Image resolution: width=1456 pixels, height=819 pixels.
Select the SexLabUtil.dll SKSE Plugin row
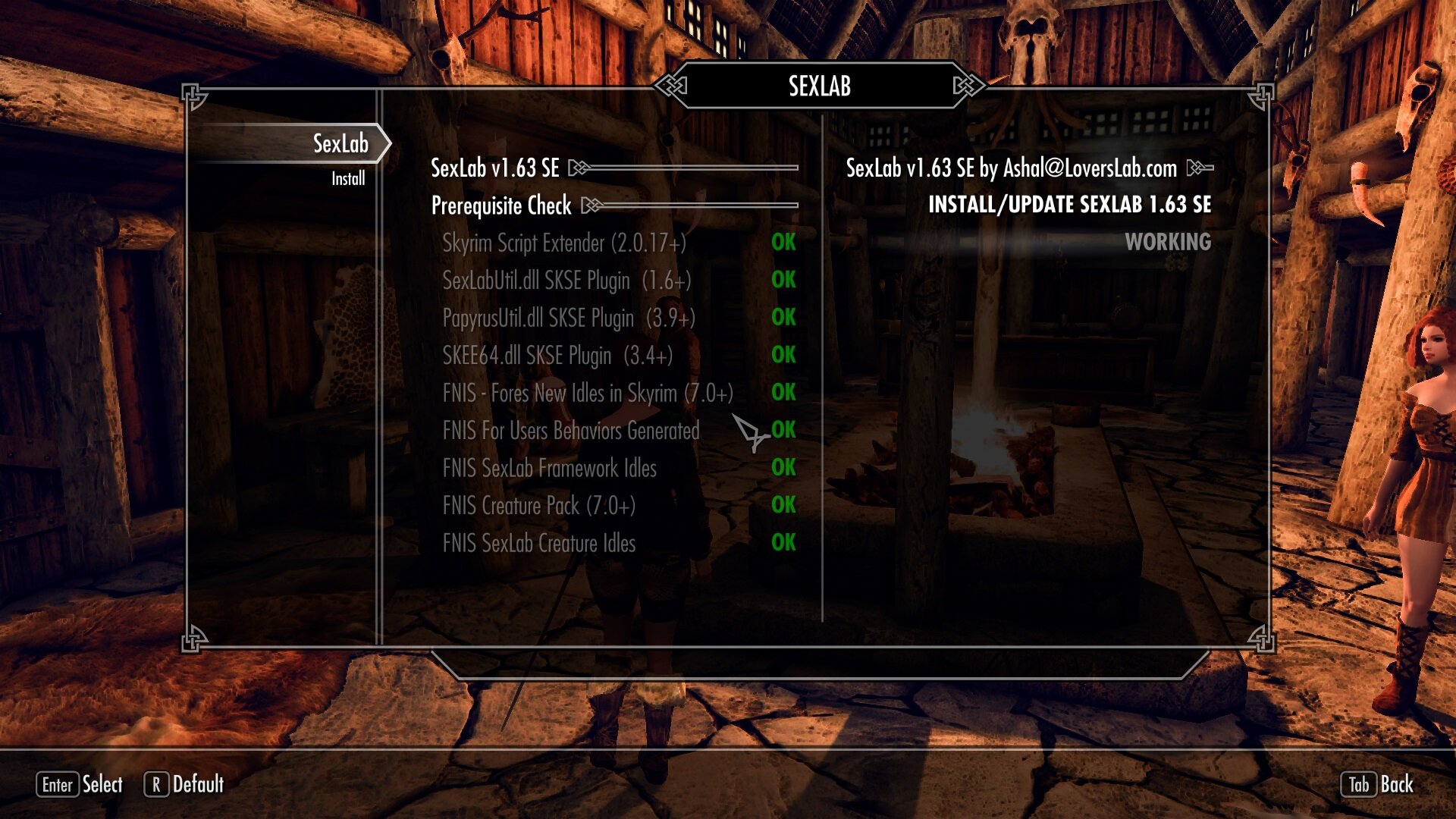(x=566, y=281)
